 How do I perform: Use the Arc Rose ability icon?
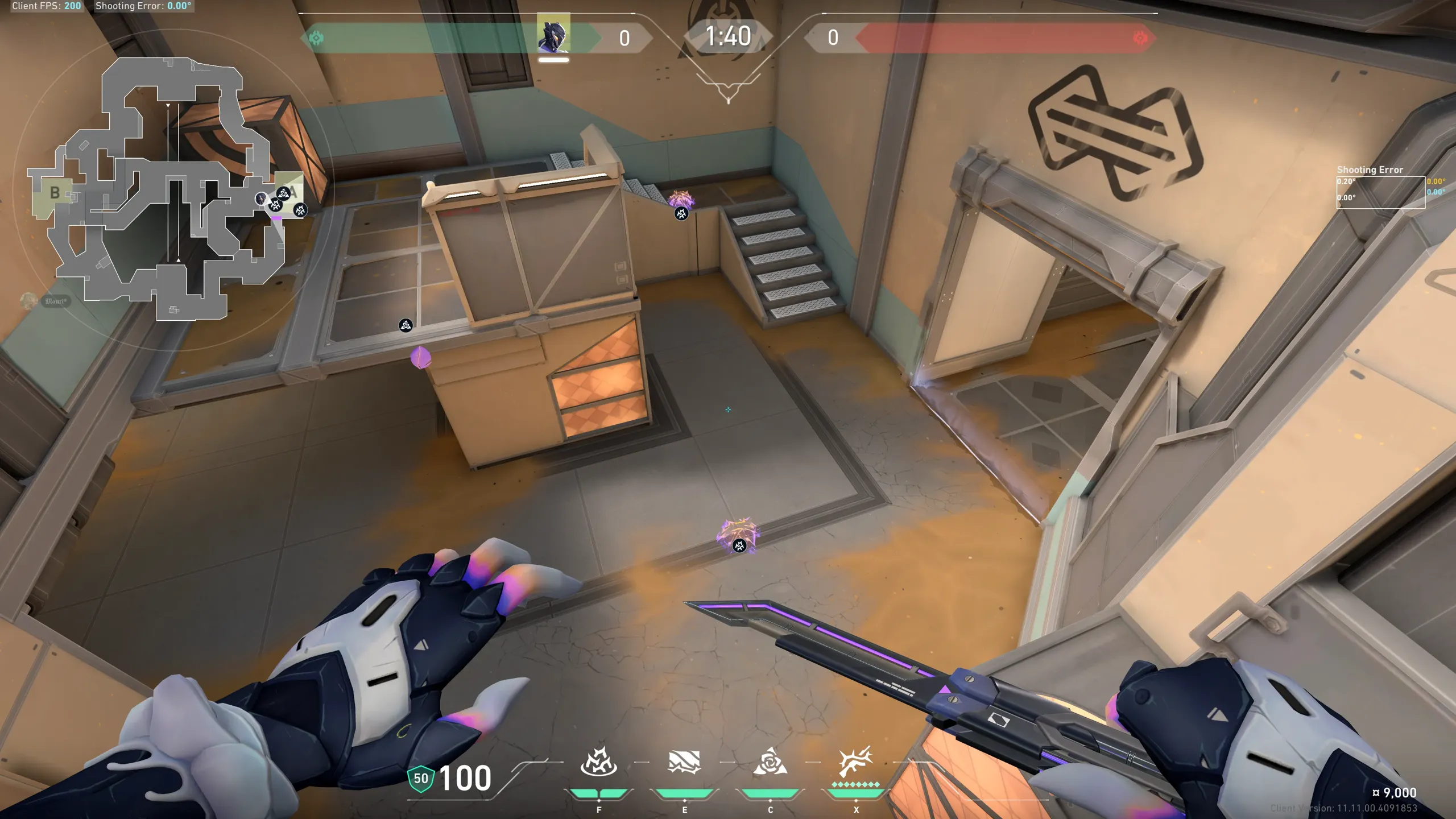click(770, 763)
